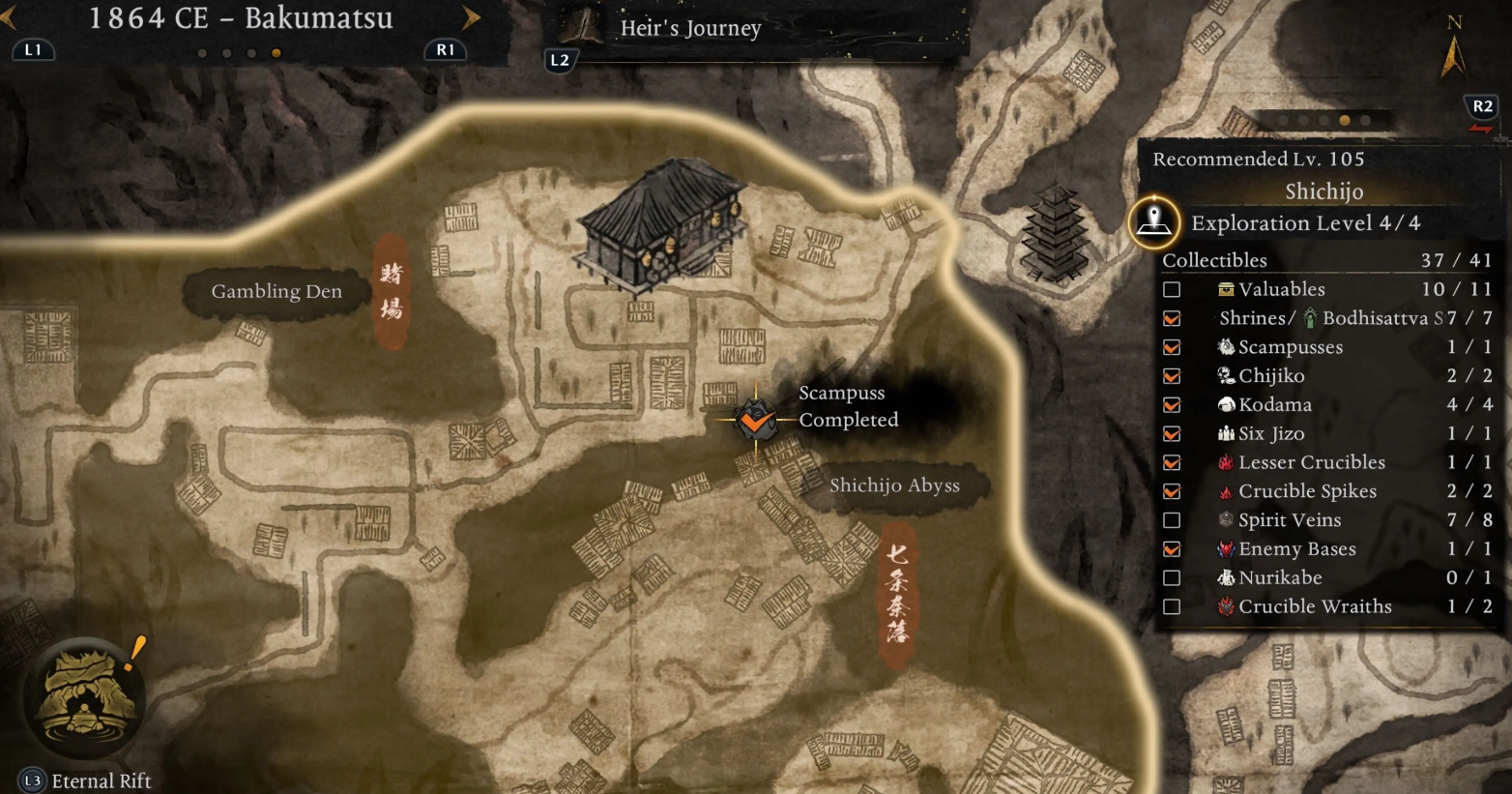Advance to the next era with the right arrow
1512x794 pixels.
click(x=472, y=17)
